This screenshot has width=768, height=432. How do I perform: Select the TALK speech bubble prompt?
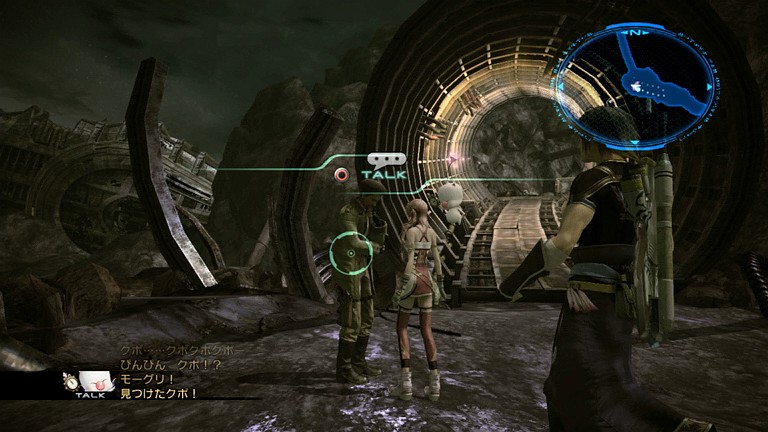385,165
